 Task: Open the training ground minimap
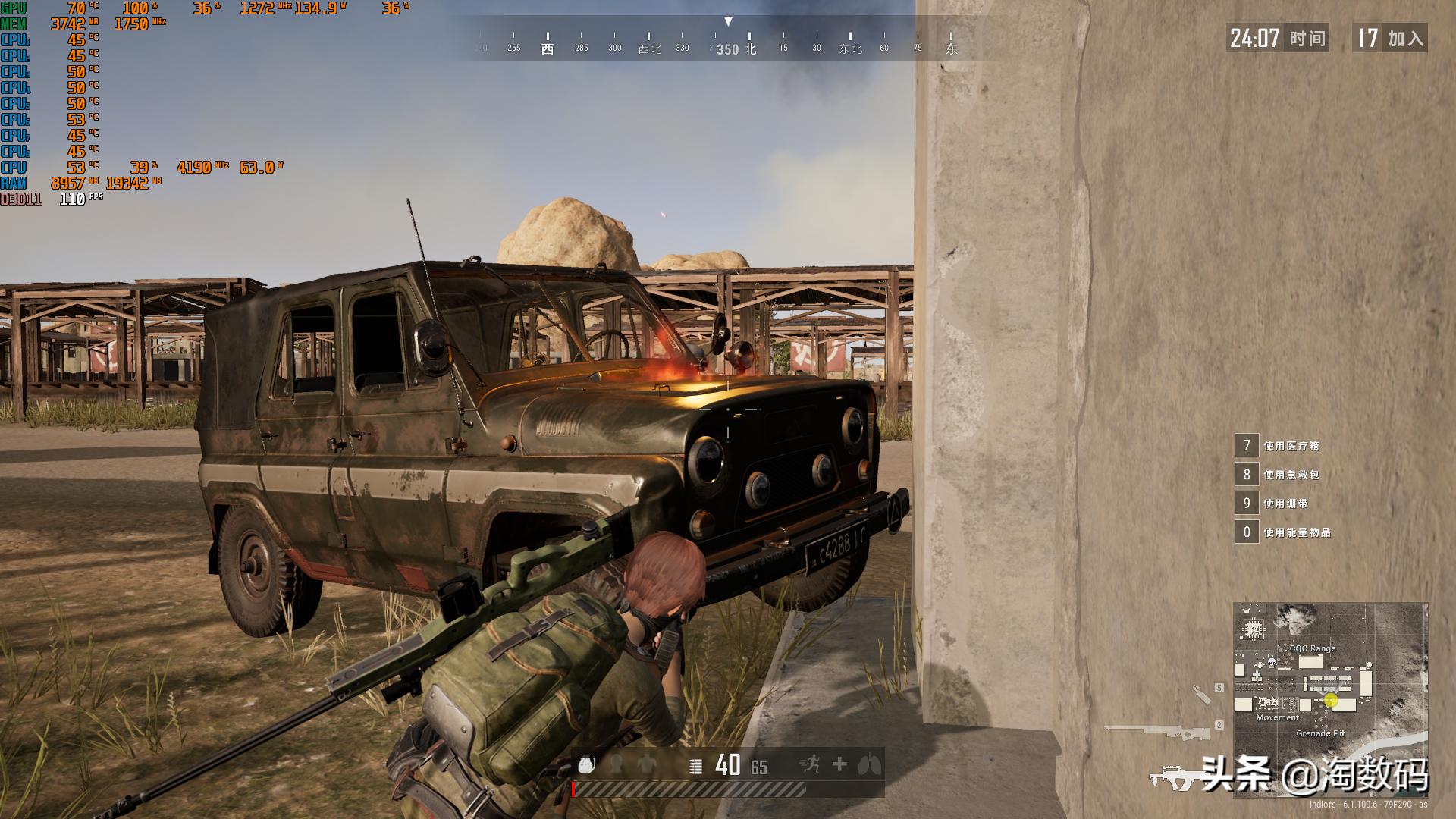click(1330, 698)
